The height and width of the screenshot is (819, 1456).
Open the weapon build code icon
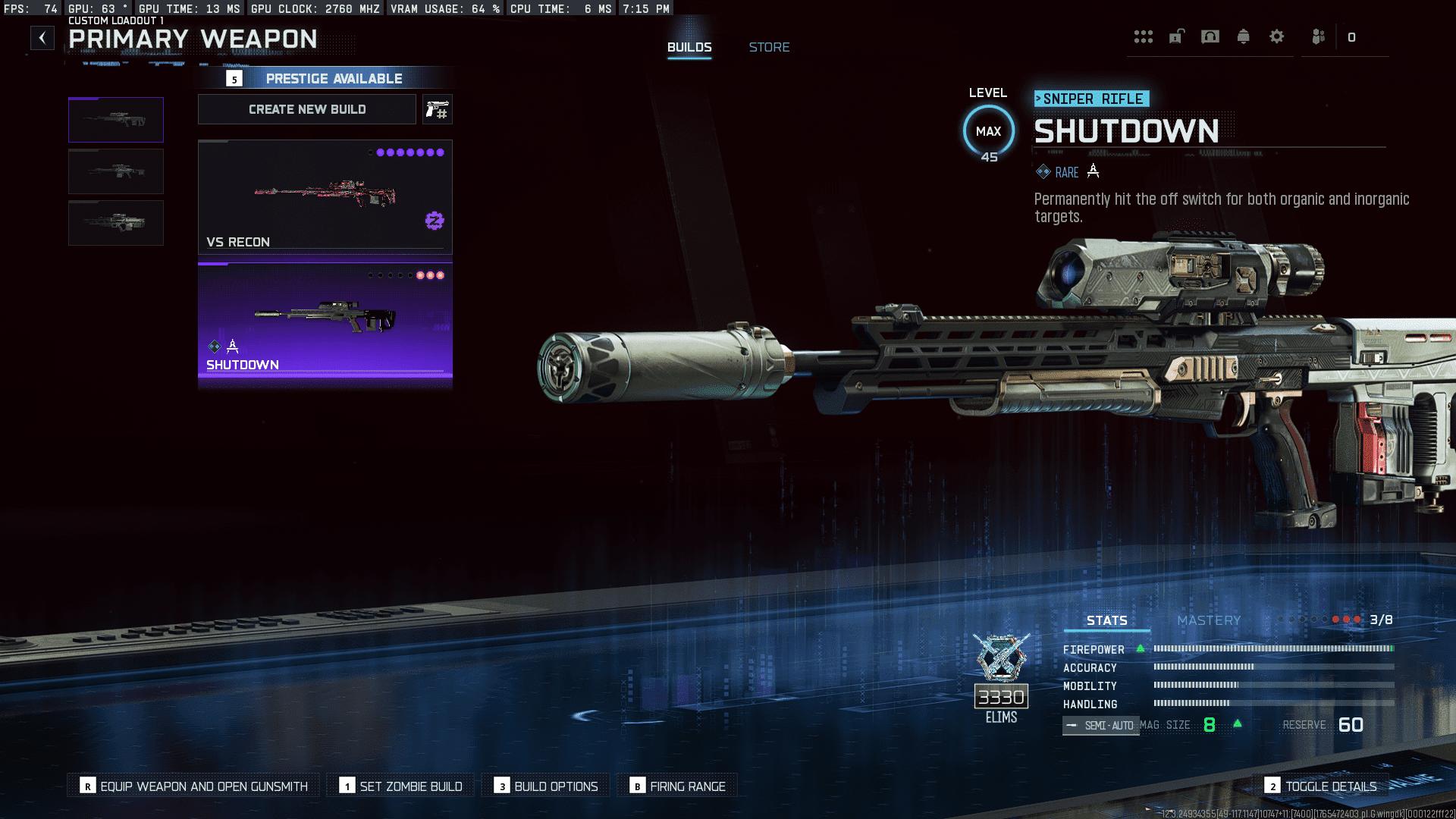437,110
